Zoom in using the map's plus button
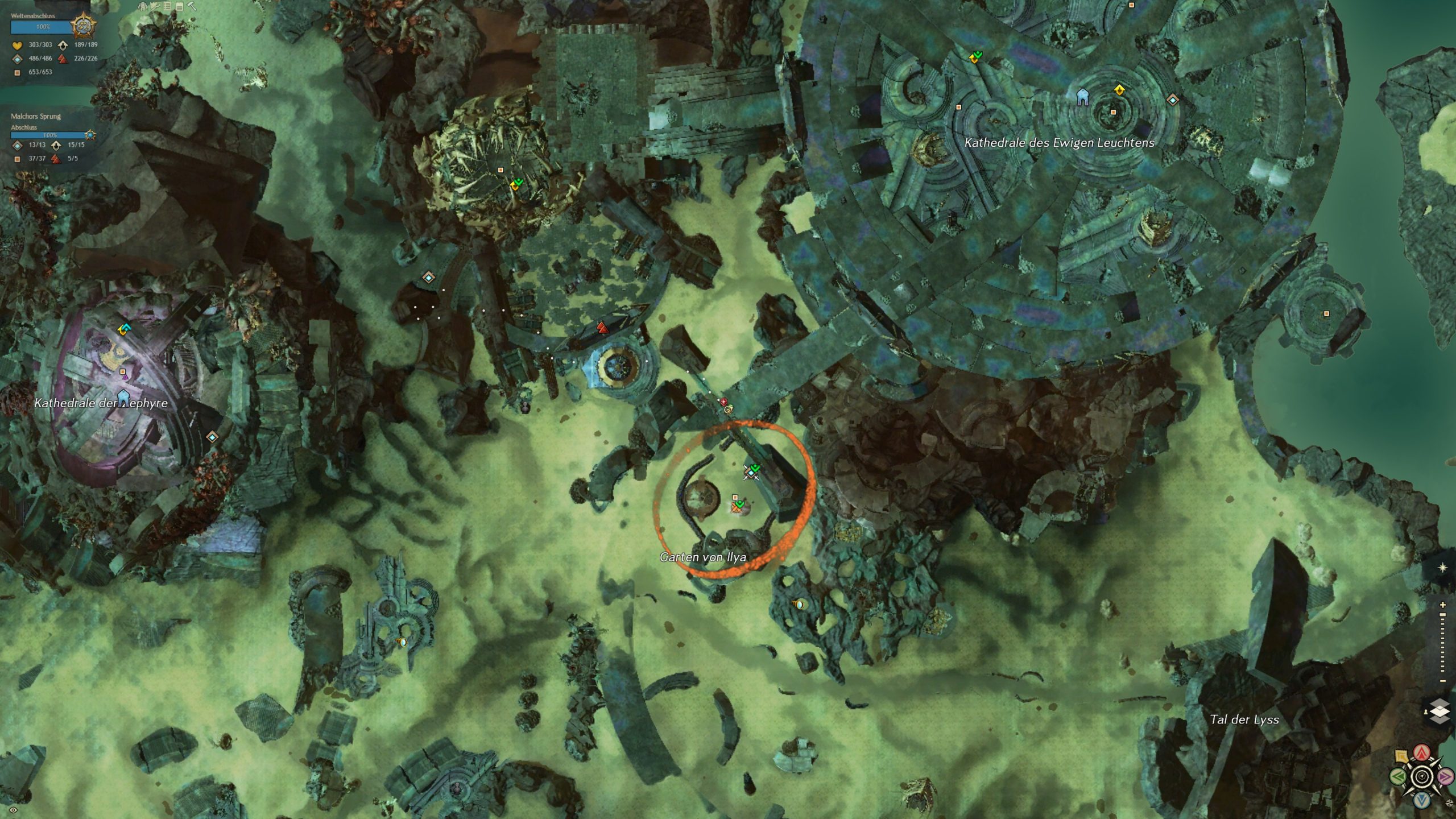 1443,605
